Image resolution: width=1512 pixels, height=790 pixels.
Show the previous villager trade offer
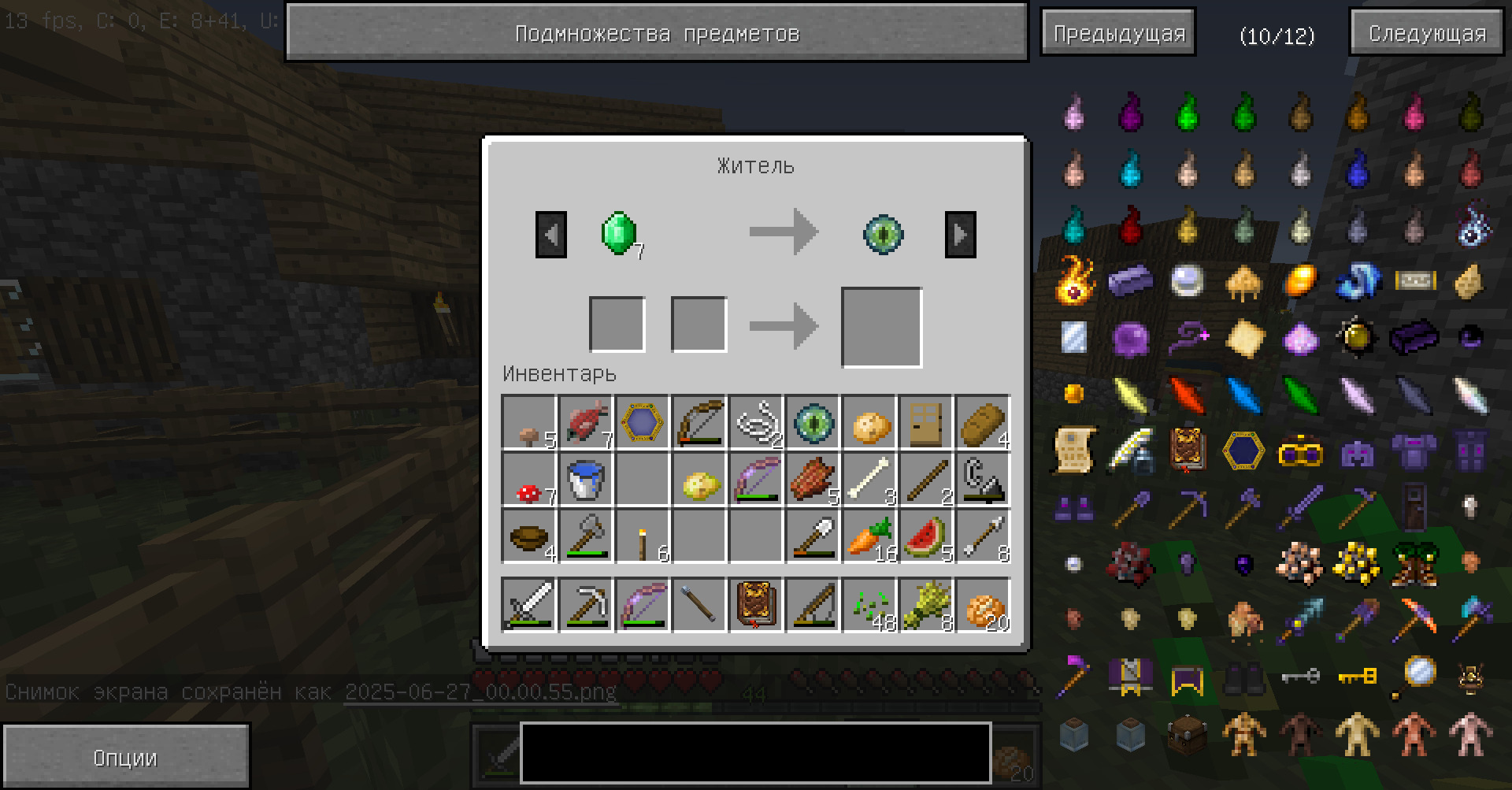click(550, 234)
